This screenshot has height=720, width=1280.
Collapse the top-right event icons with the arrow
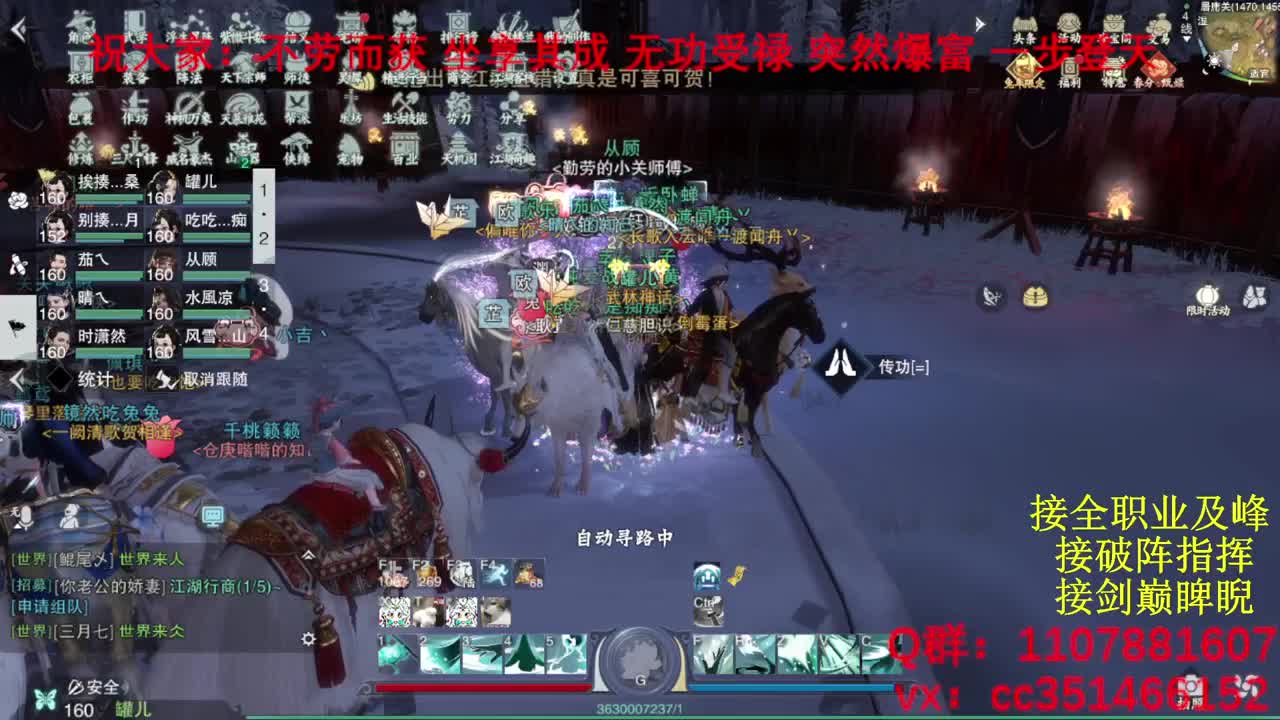click(x=980, y=24)
